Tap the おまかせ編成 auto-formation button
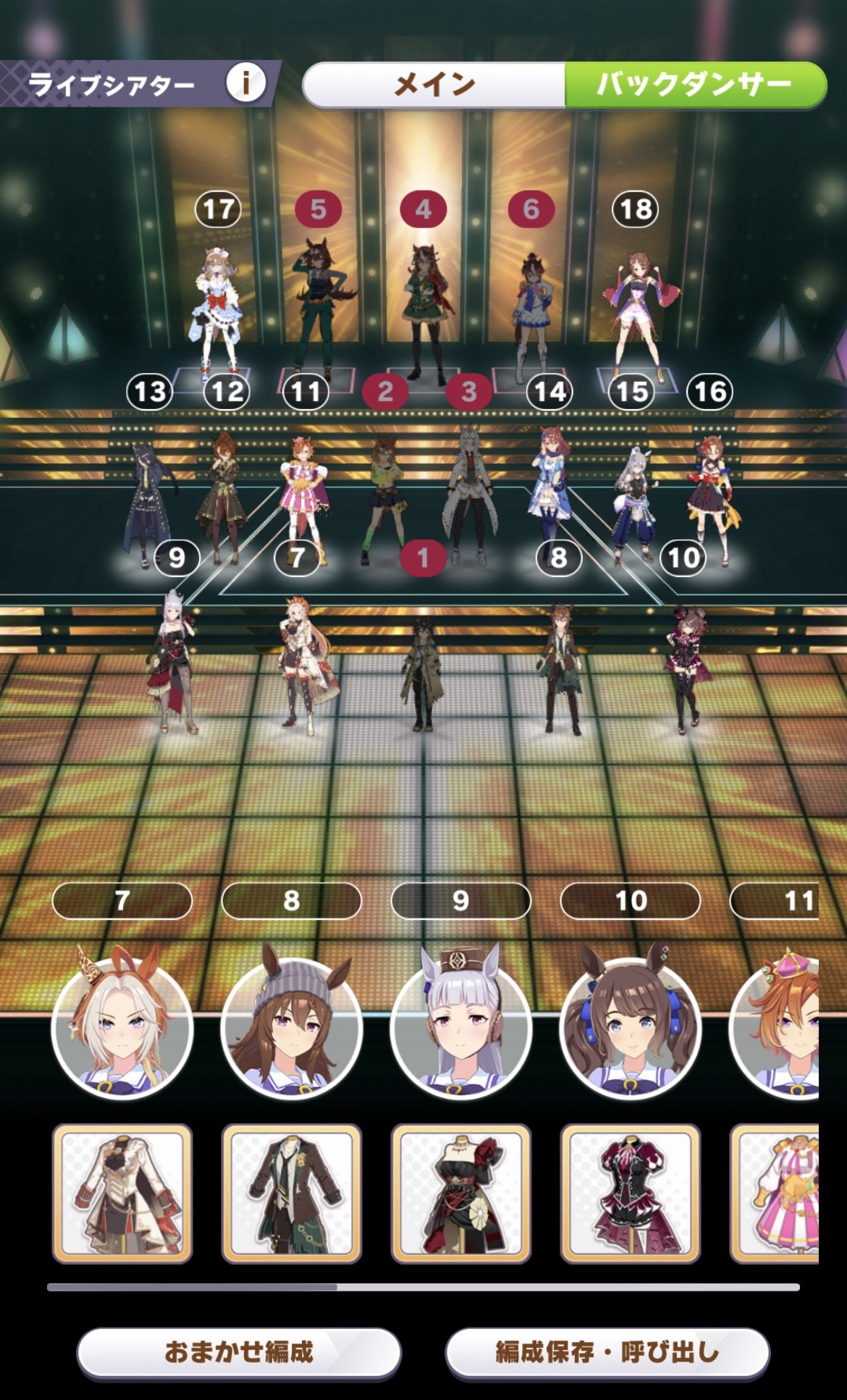847x1400 pixels. pos(239,1351)
